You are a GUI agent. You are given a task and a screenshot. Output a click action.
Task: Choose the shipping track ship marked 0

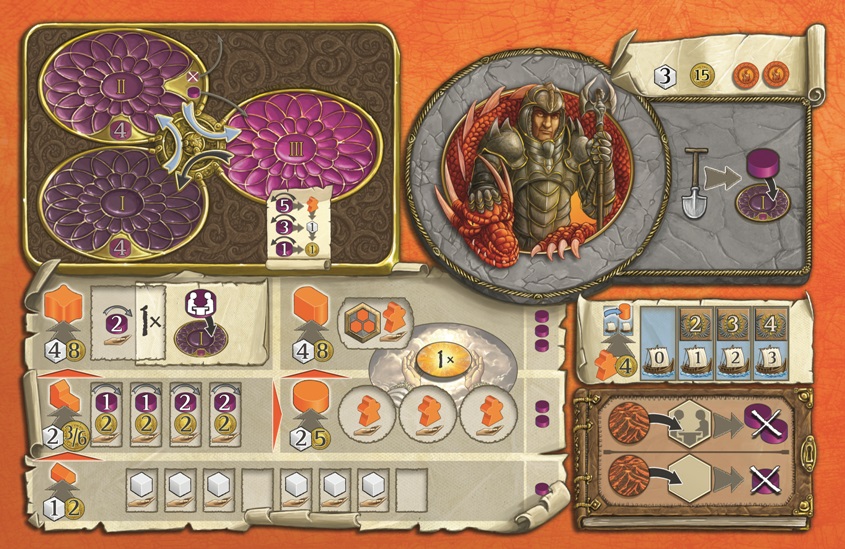(660, 359)
